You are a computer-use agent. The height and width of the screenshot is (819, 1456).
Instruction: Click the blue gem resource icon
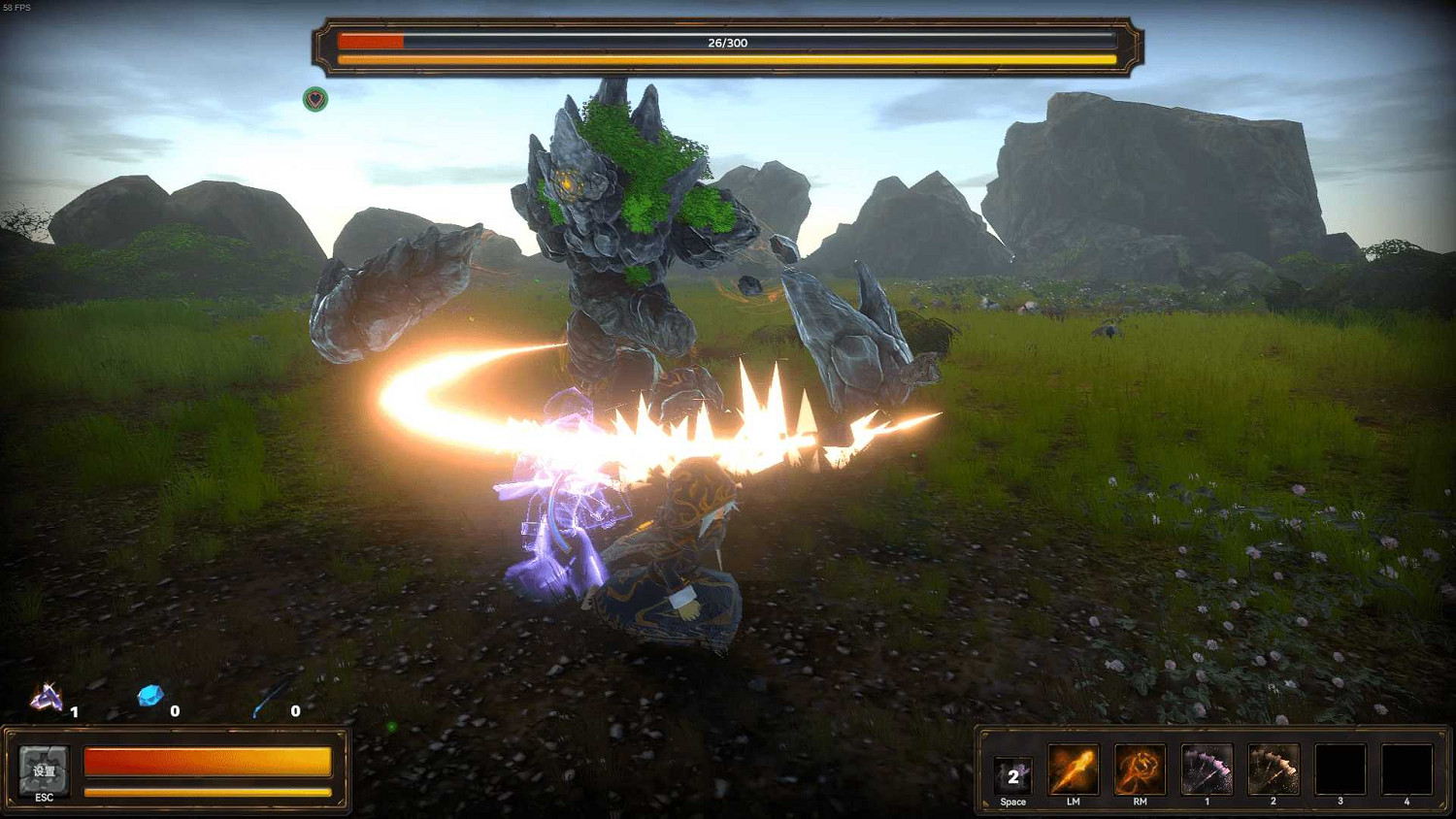pos(150,694)
